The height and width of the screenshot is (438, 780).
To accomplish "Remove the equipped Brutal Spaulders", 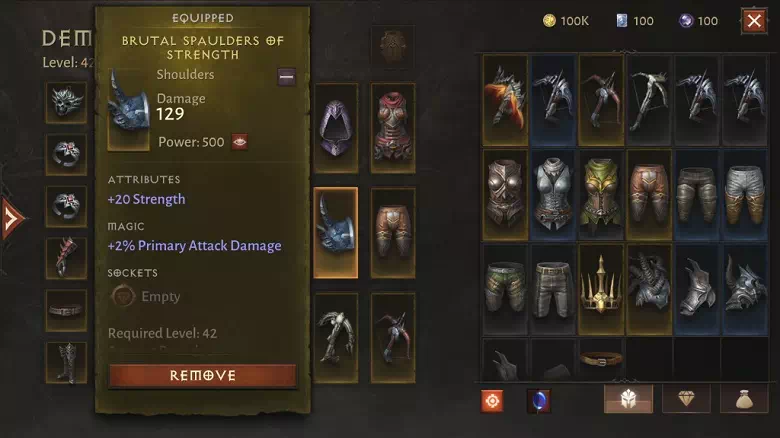I will coord(202,376).
